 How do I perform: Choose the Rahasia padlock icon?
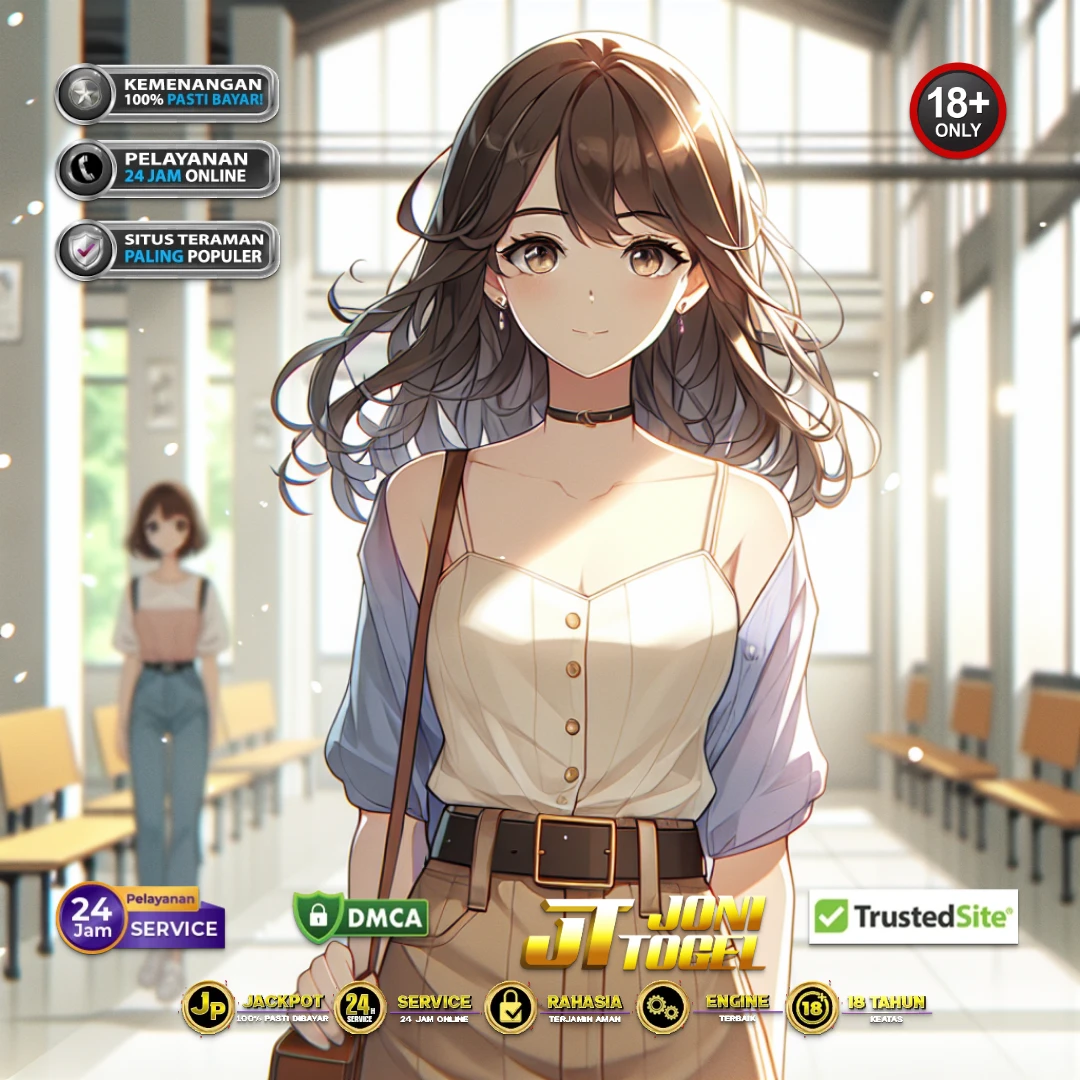point(510,1007)
